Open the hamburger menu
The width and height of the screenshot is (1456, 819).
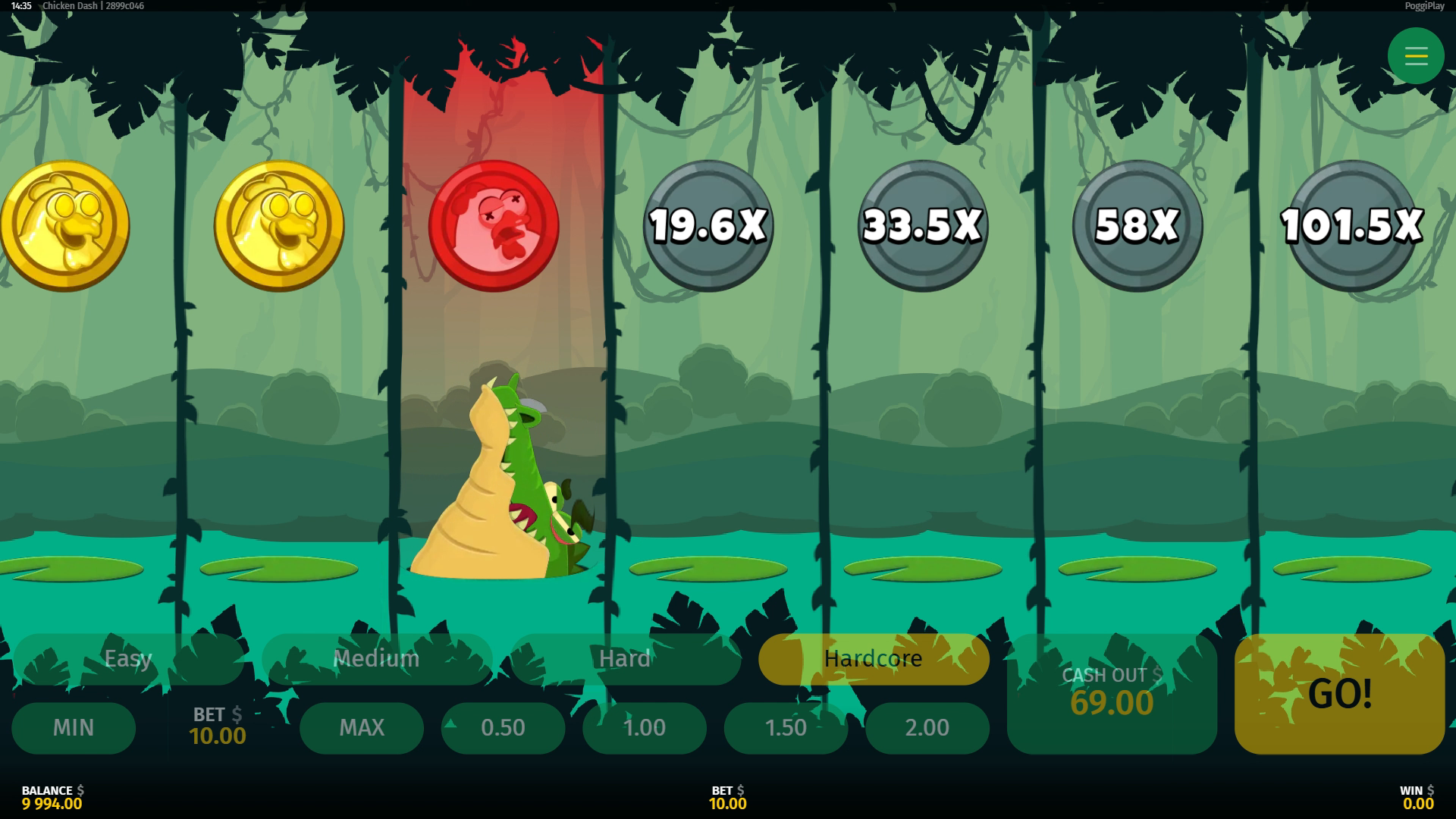pos(1416,56)
